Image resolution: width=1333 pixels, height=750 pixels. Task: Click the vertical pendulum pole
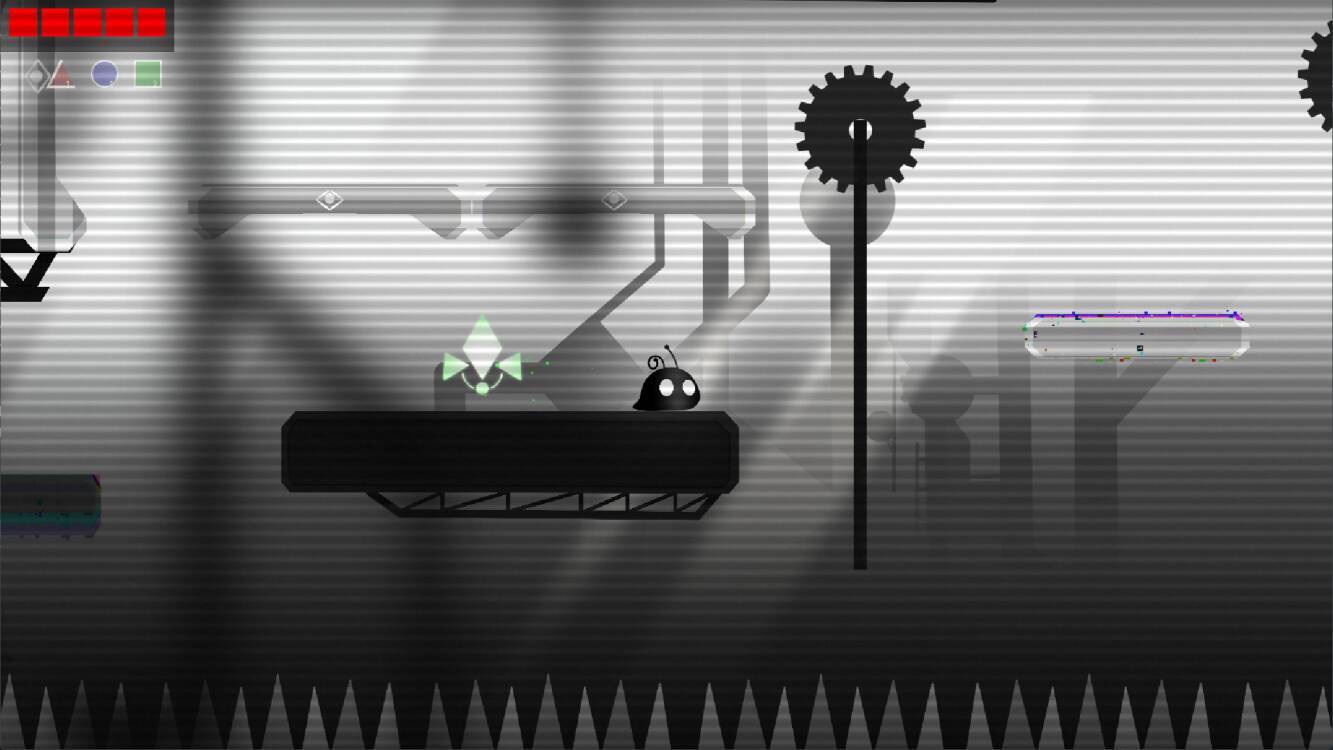[x=858, y=400]
